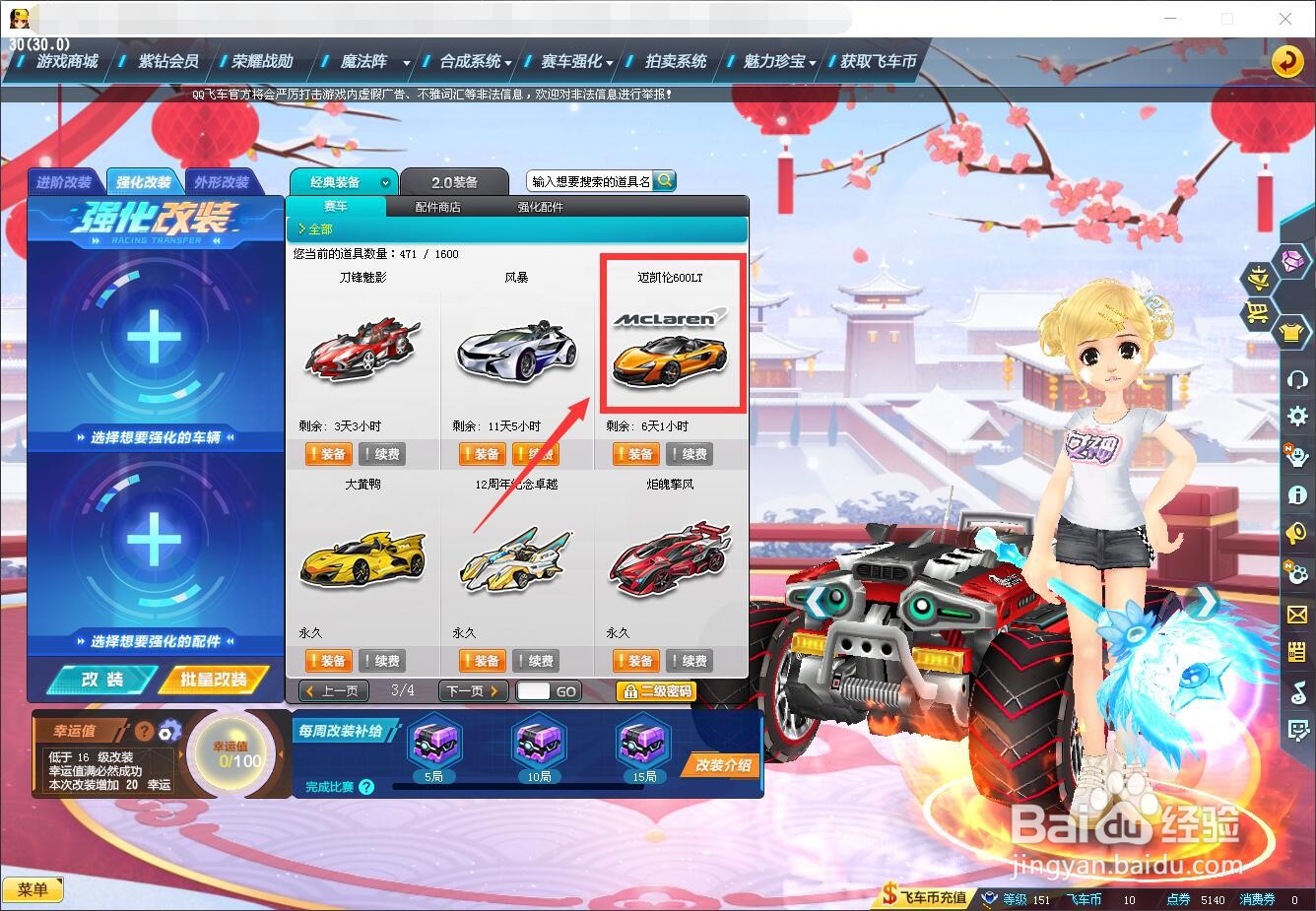The image size is (1316, 911).
Task: Click the megaphone announcement icon
Action: [x=1295, y=534]
